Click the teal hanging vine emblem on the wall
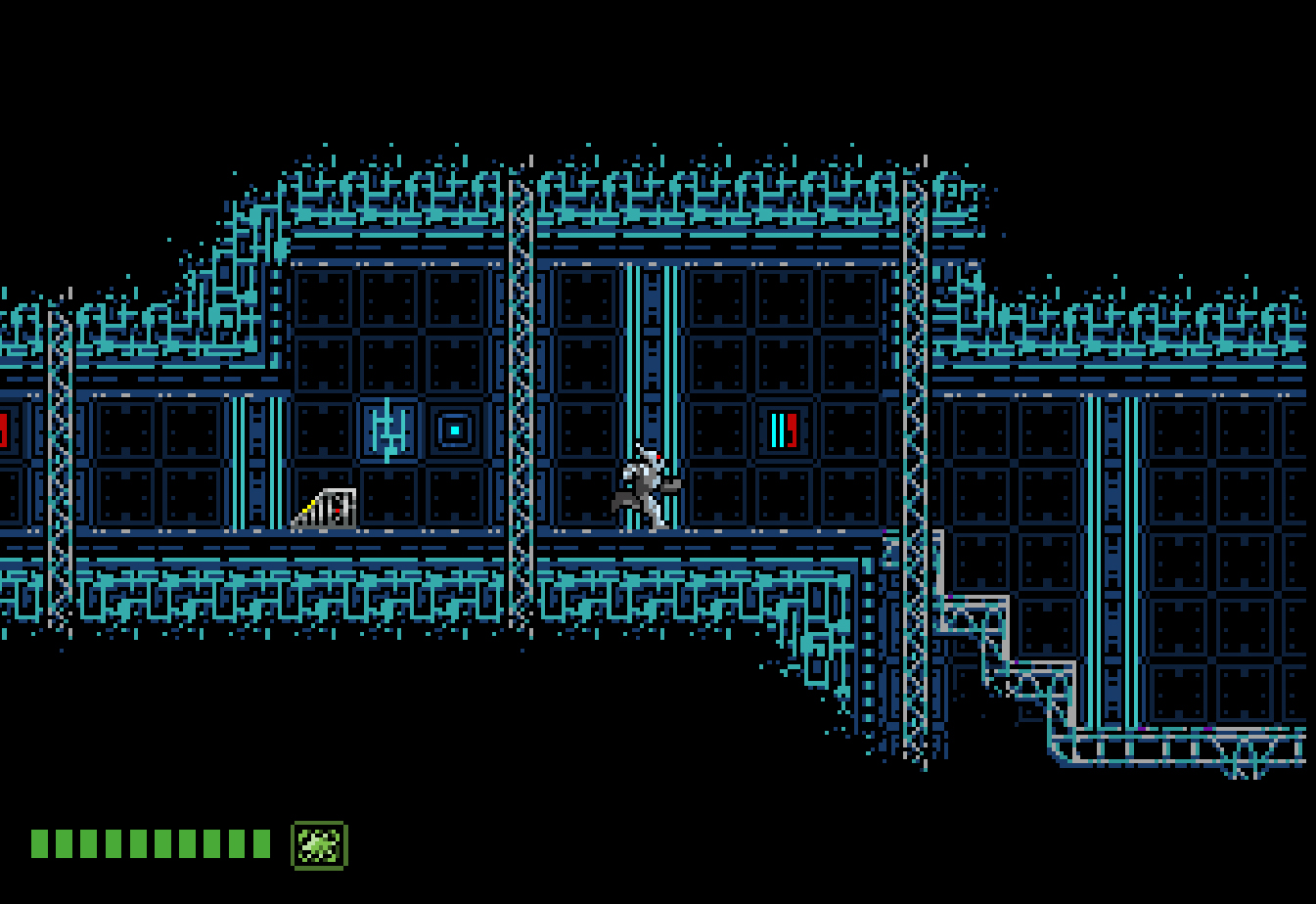Screen dimensions: 1316x904 tap(390, 427)
